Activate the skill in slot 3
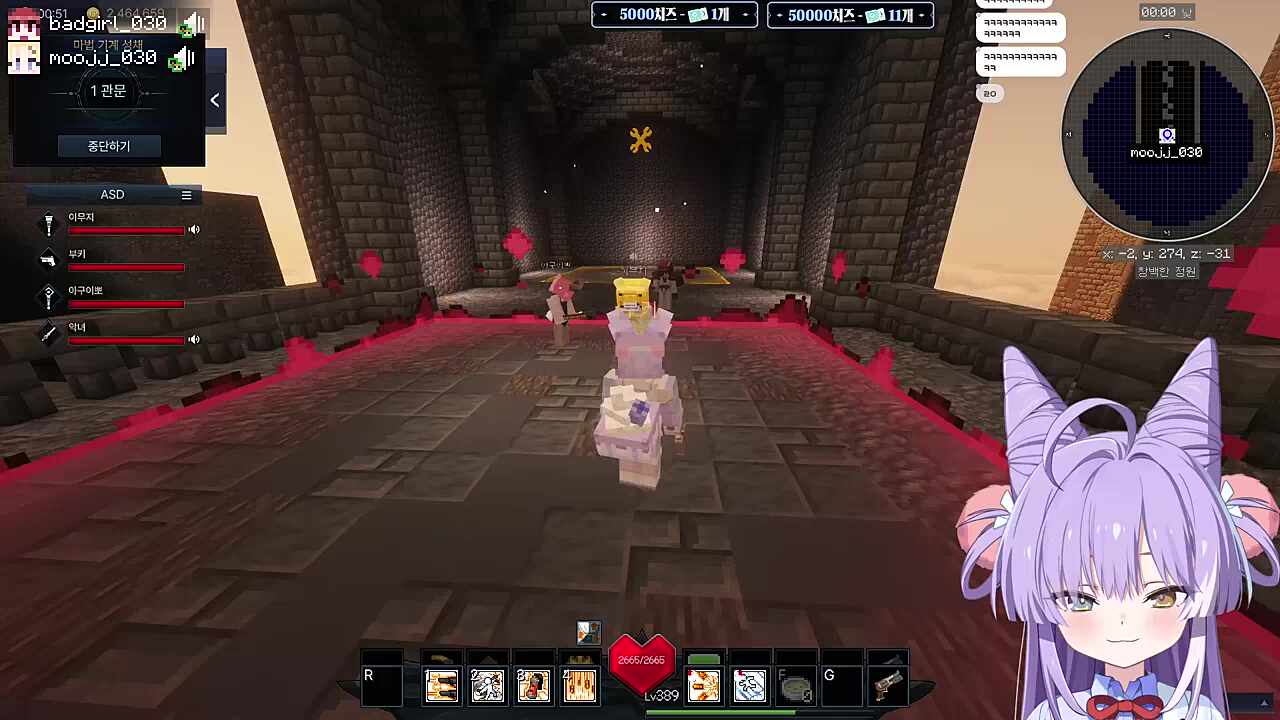 pos(533,686)
